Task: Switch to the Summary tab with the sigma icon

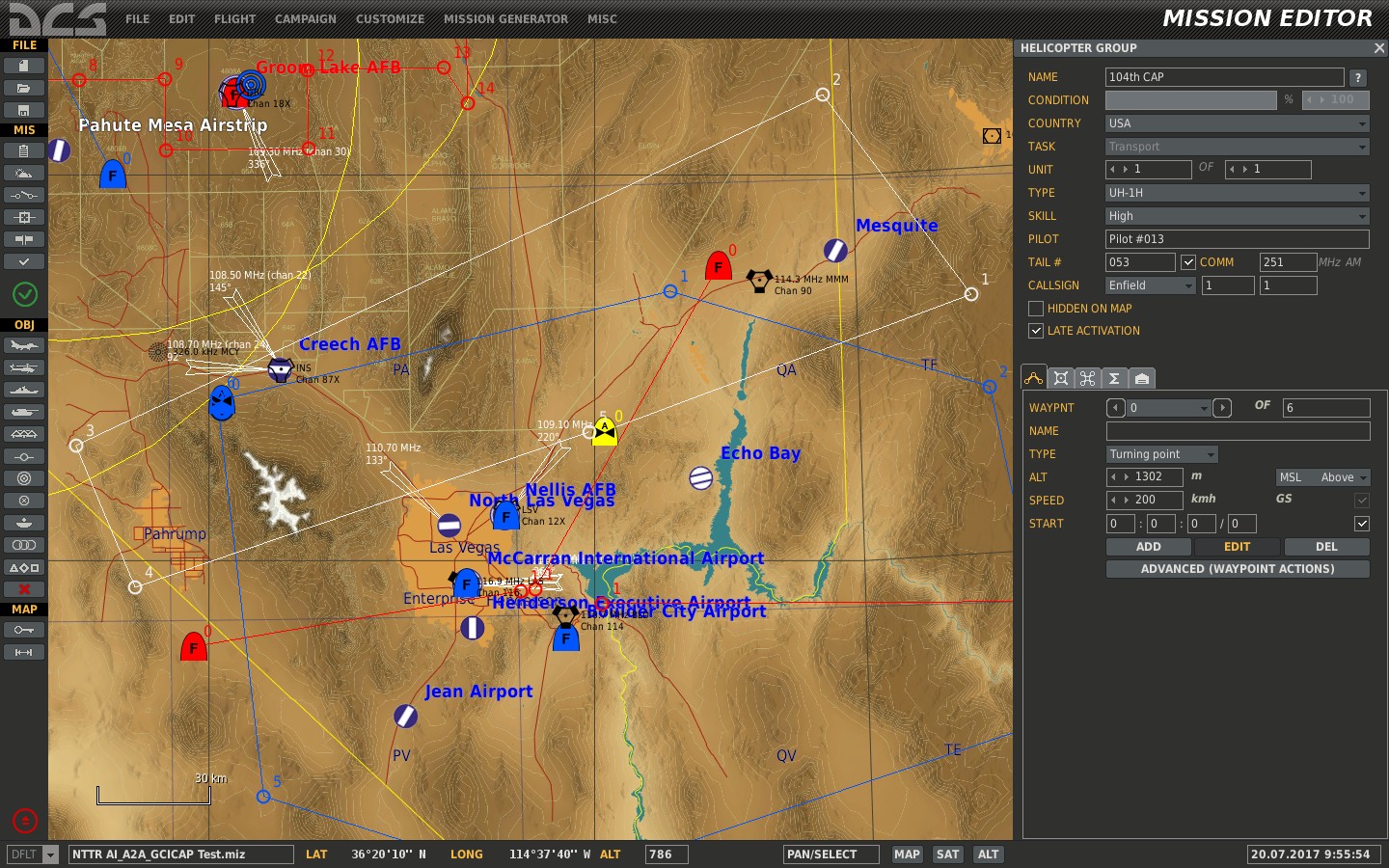Action: pyautogui.click(x=1114, y=378)
